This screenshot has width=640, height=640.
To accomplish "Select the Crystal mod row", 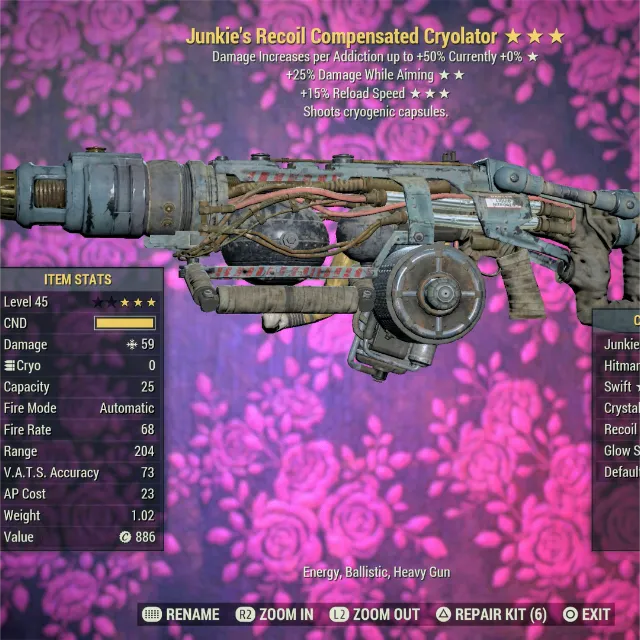I will 620,408.
